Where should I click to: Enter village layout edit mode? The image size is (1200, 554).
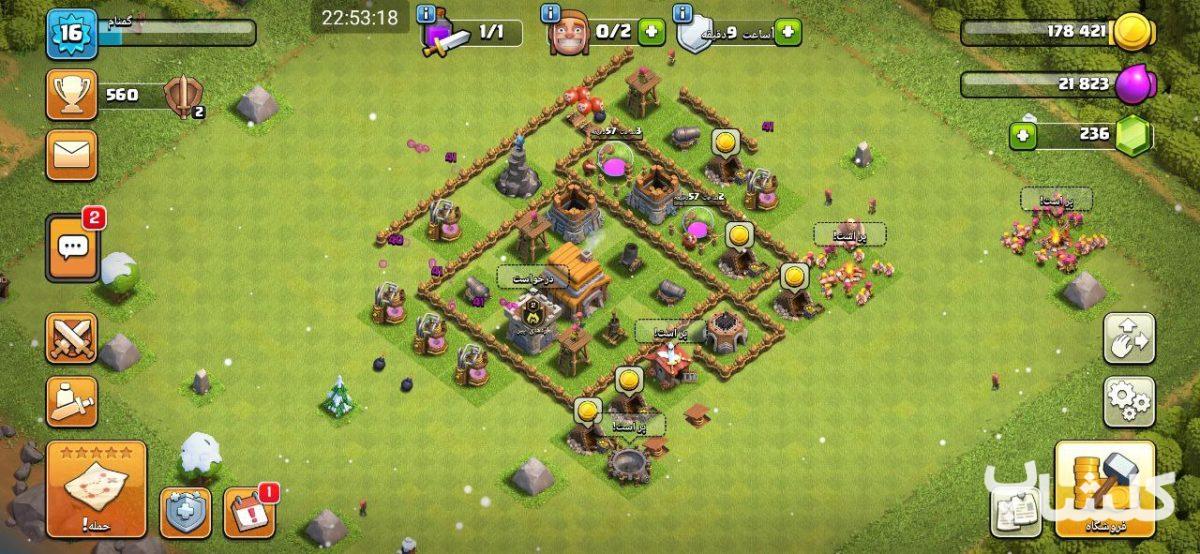click(1129, 339)
